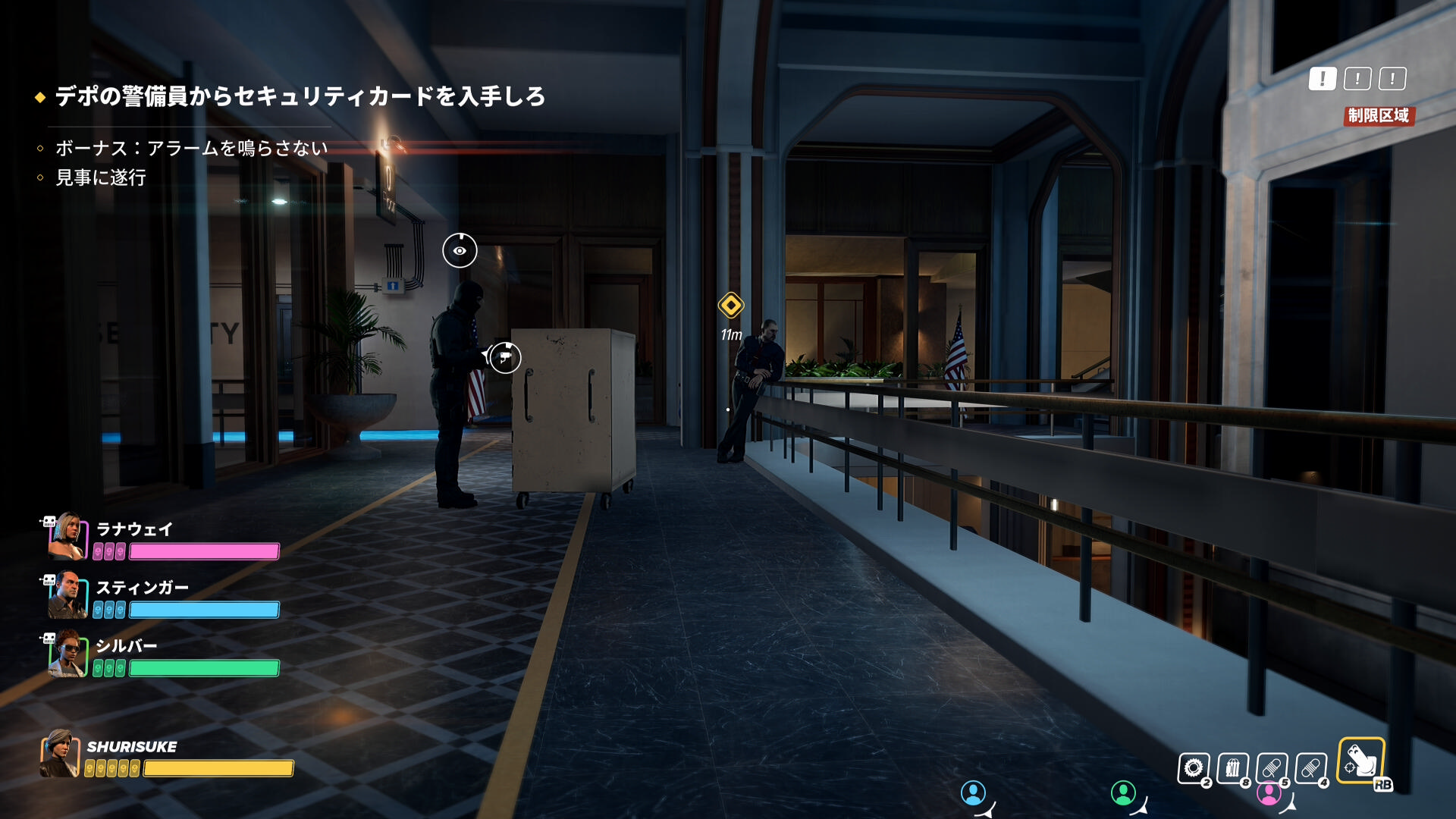Select the gear-shaped item slot
Screen dimensions: 1456x819
click(1194, 768)
